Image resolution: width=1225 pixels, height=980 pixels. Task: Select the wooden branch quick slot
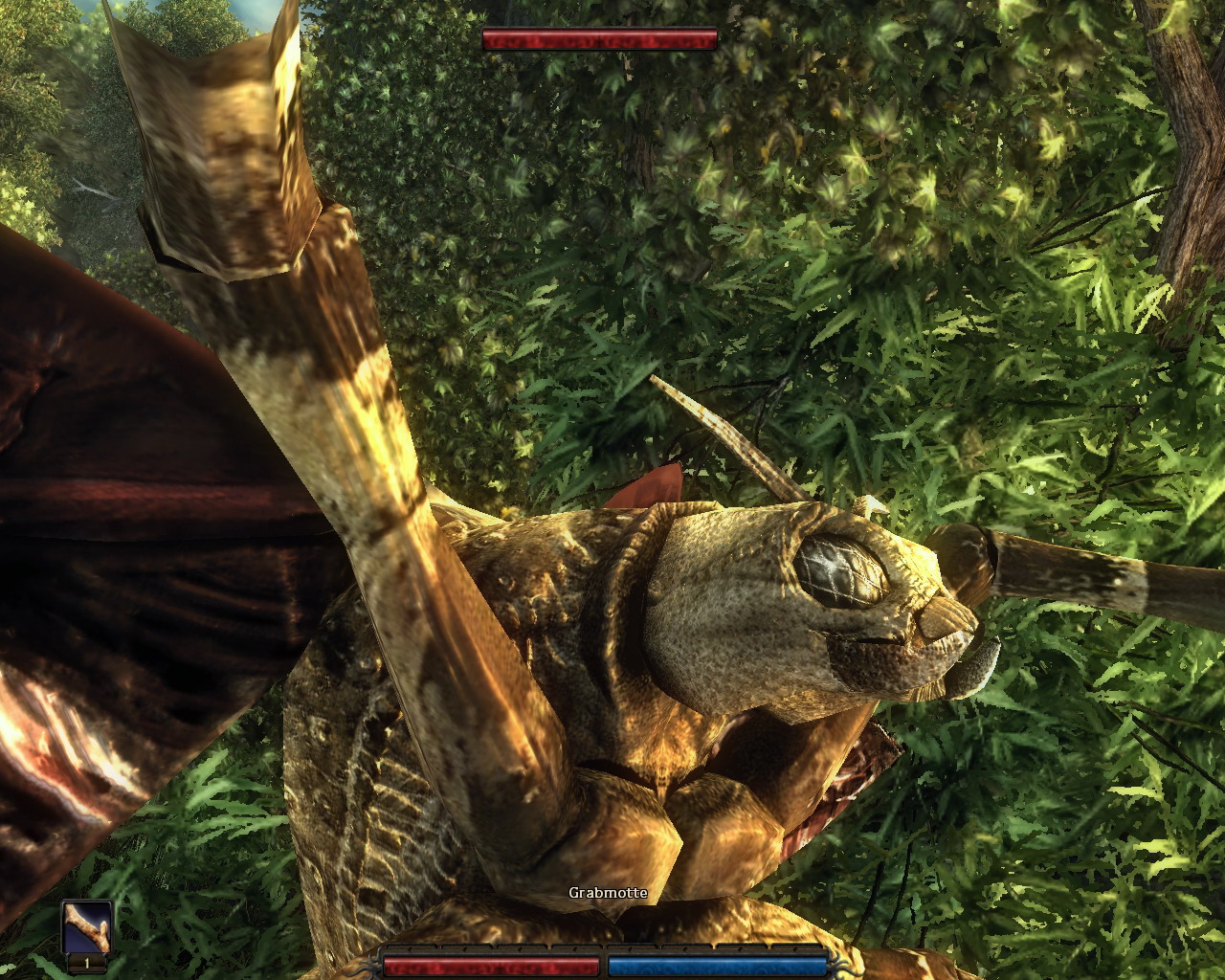click(x=87, y=927)
